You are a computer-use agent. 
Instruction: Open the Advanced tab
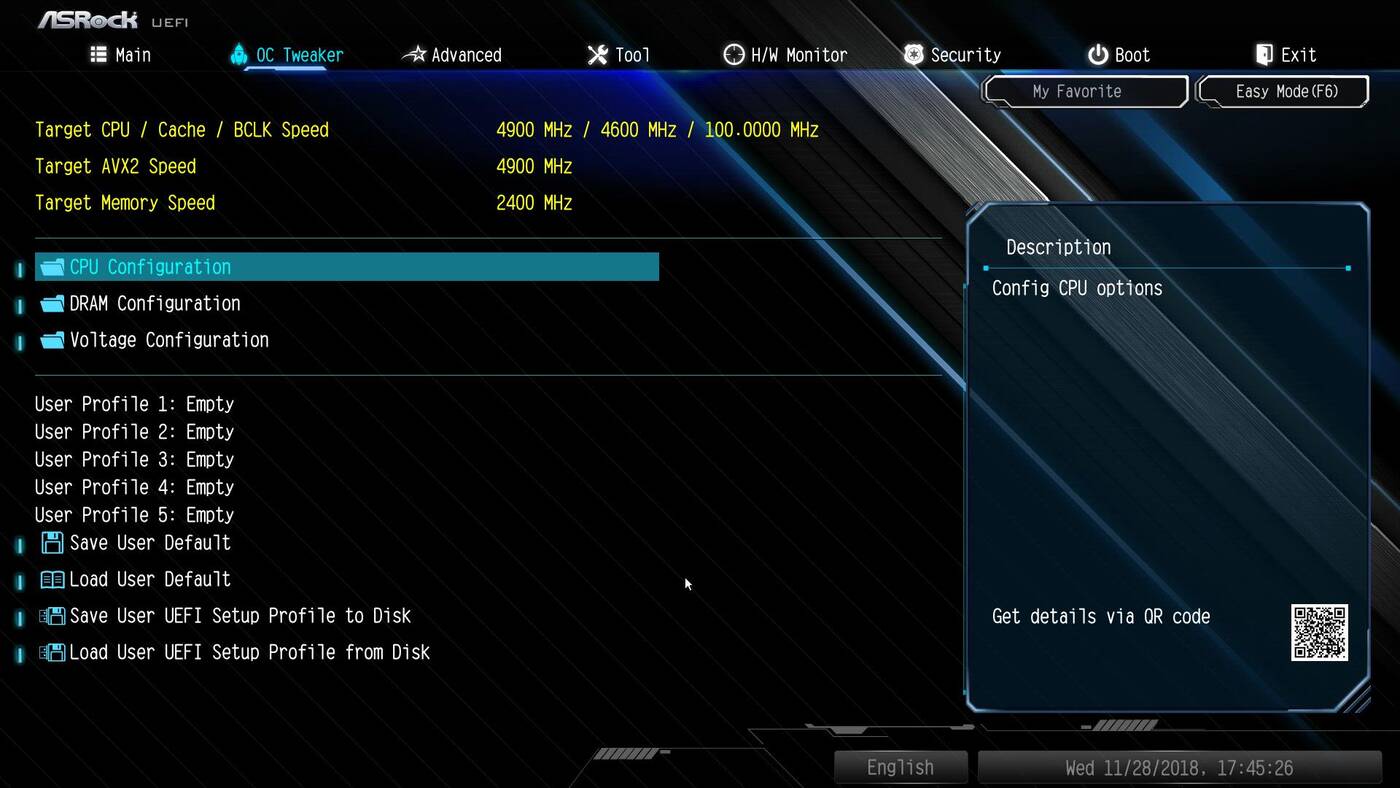tap(453, 55)
